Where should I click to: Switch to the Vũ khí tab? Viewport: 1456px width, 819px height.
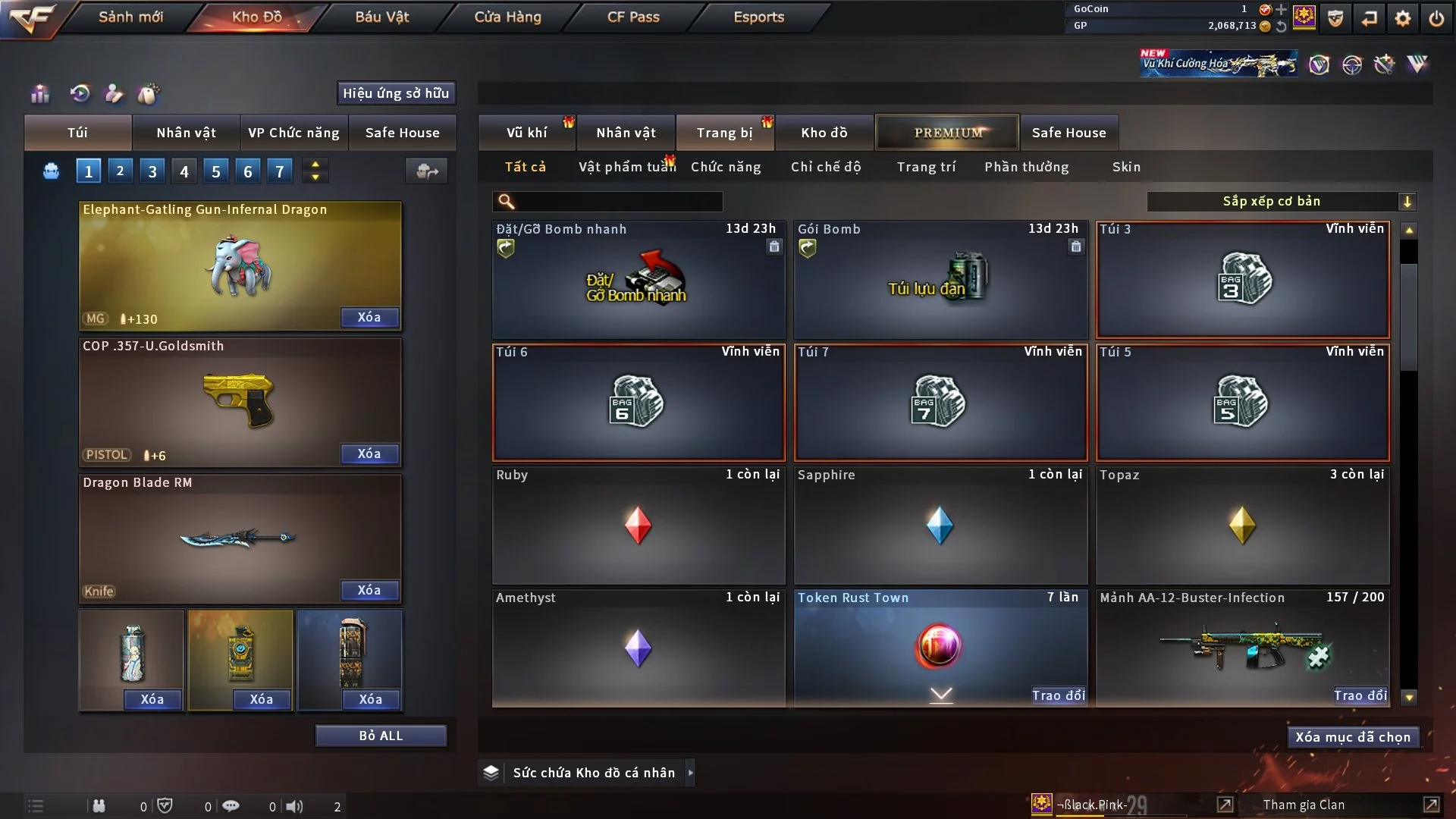click(526, 133)
